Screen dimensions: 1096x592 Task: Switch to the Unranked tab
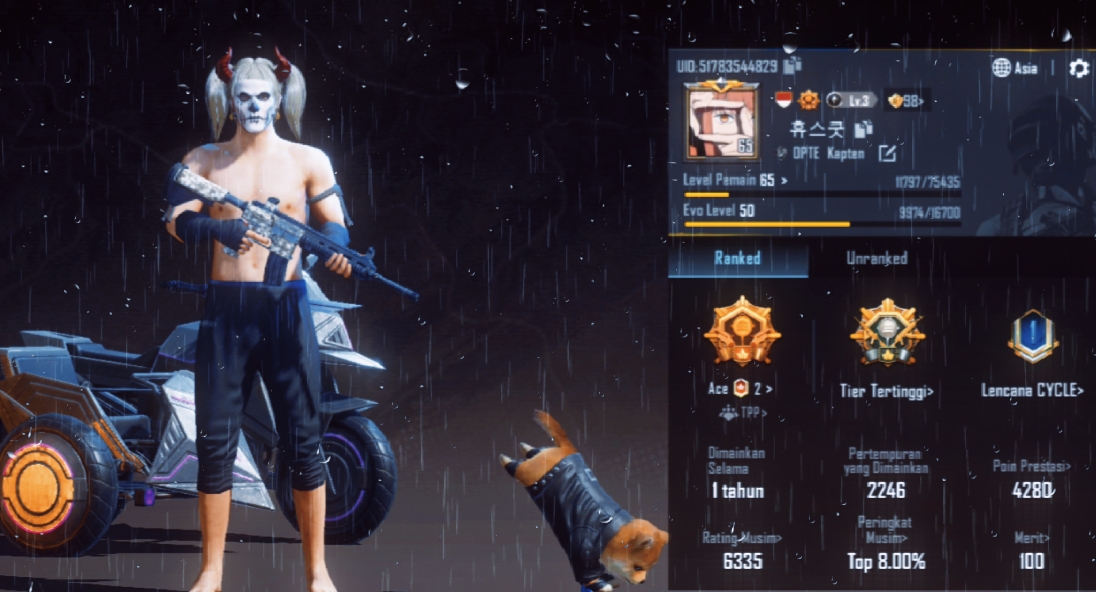(877, 258)
